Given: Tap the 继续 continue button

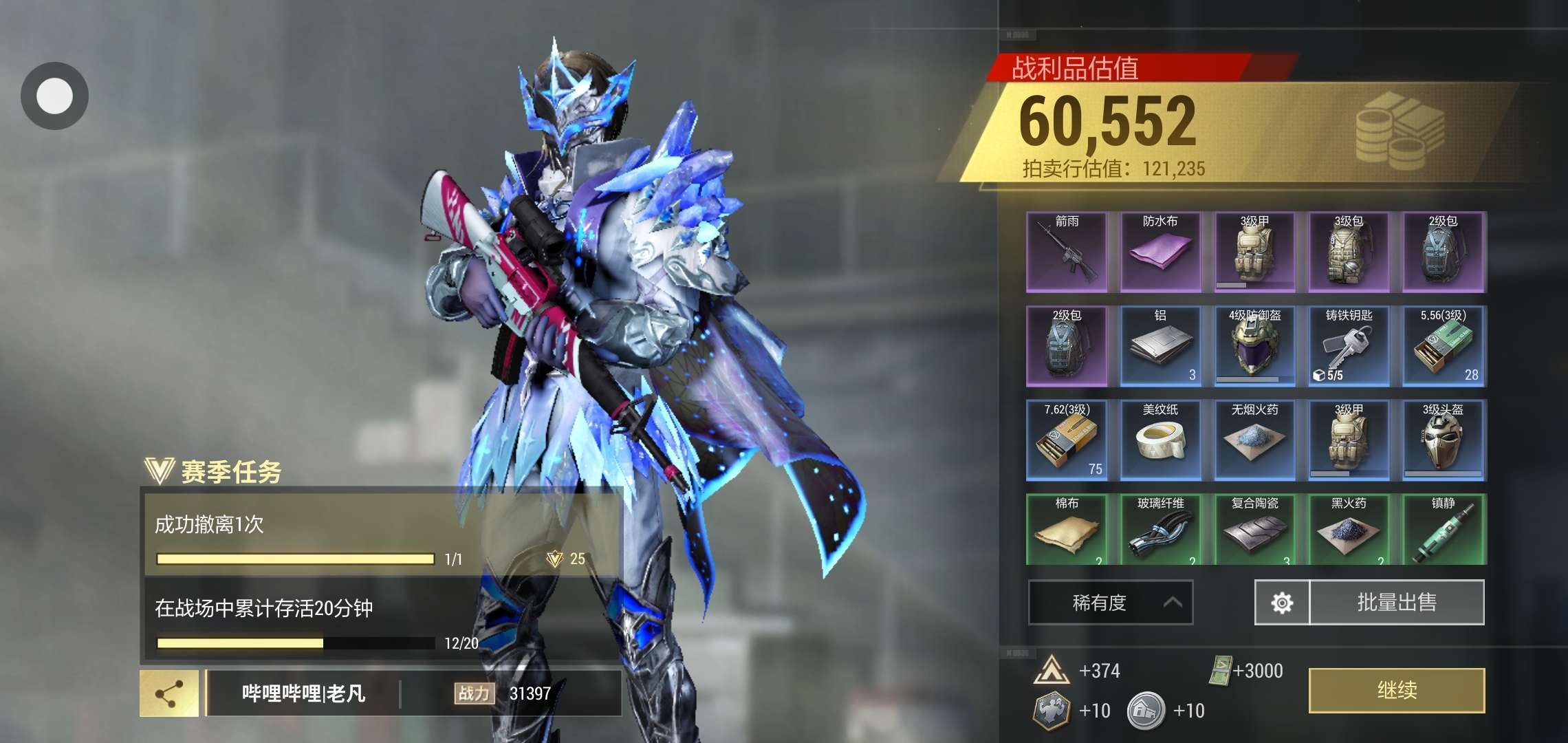Looking at the screenshot, I should point(1396,690).
